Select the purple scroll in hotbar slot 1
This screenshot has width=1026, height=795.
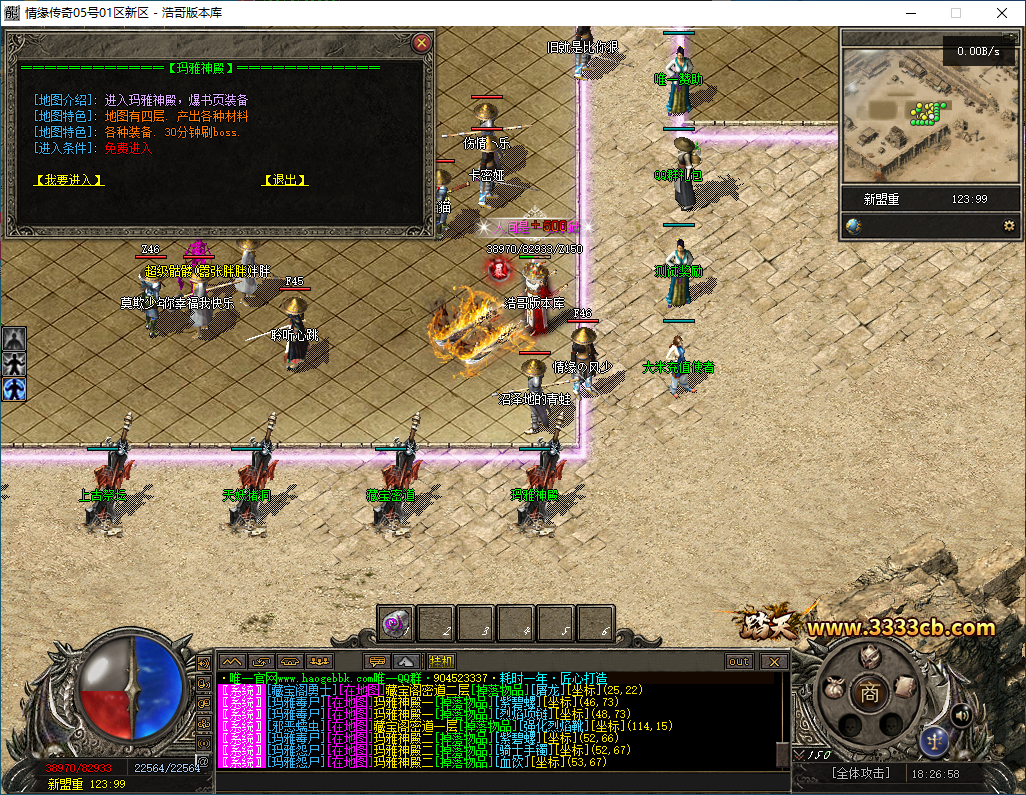[x=395, y=624]
